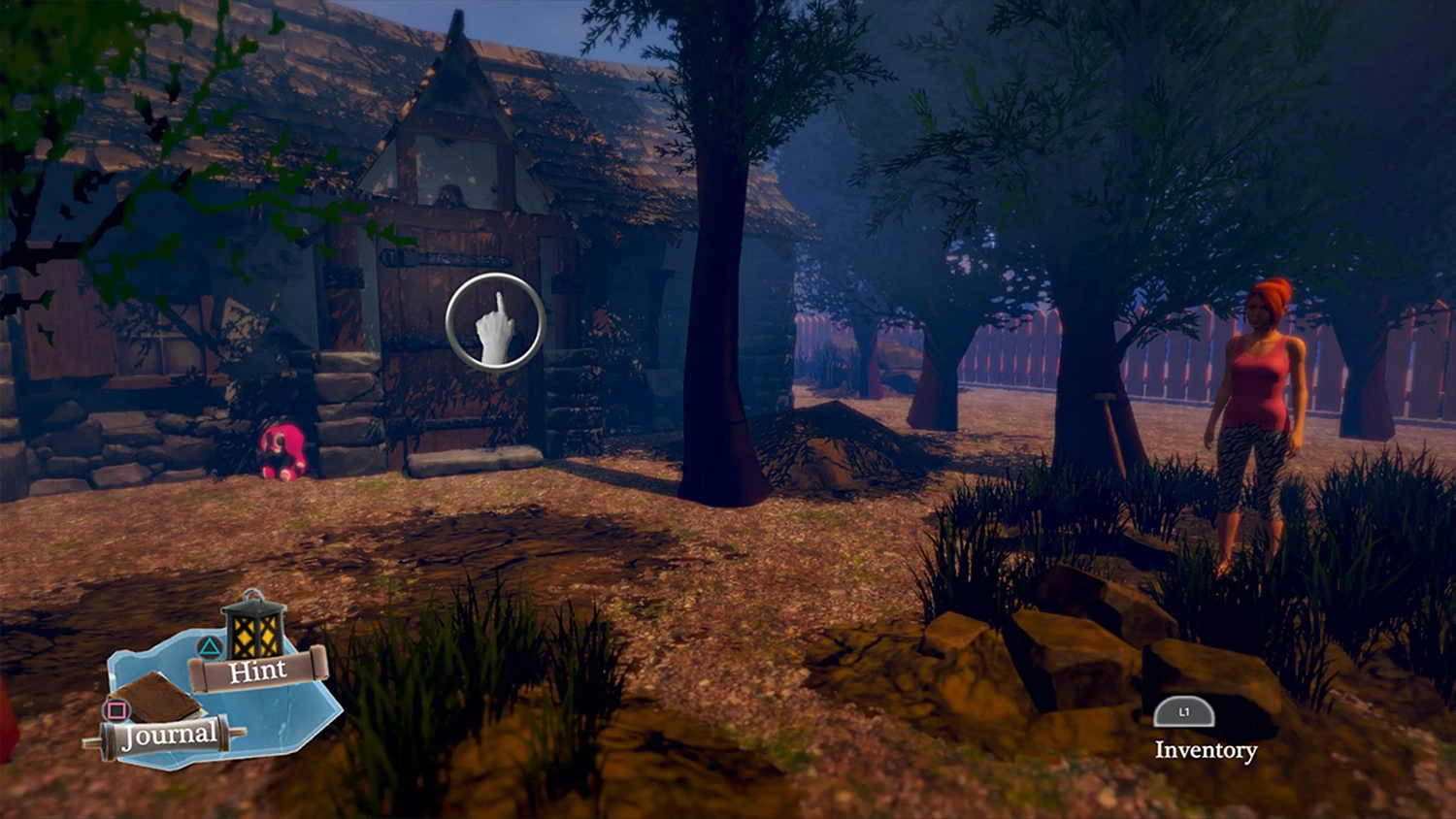Image resolution: width=1456 pixels, height=819 pixels.
Task: Click the Inventory label icon area
Action: 1206,750
